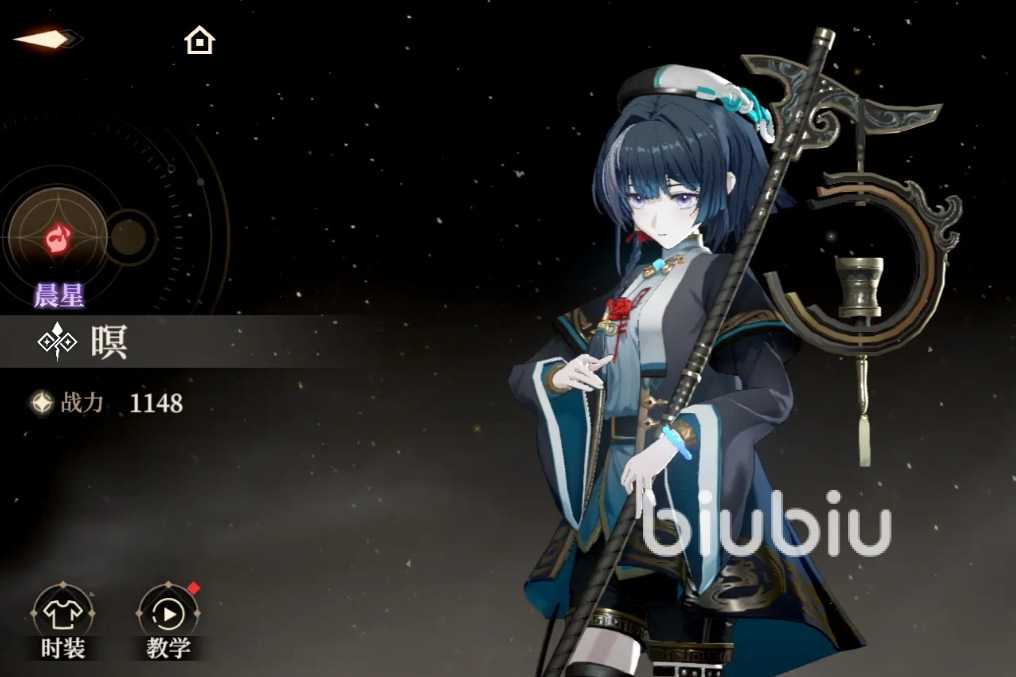Screen dimensions: 1016x677
Task: Return to home via house icon
Action: click(x=200, y=41)
